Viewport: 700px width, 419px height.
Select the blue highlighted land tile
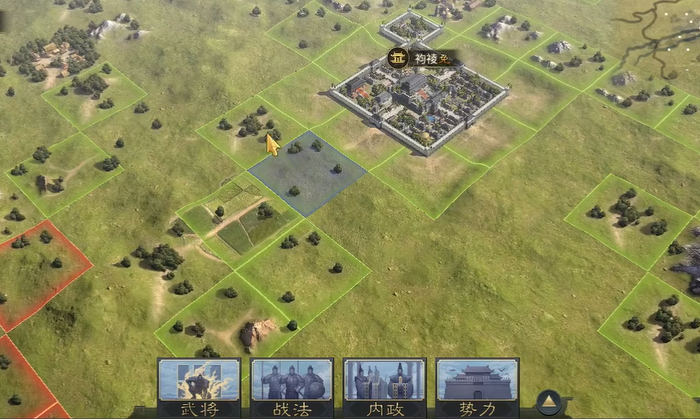point(306,172)
